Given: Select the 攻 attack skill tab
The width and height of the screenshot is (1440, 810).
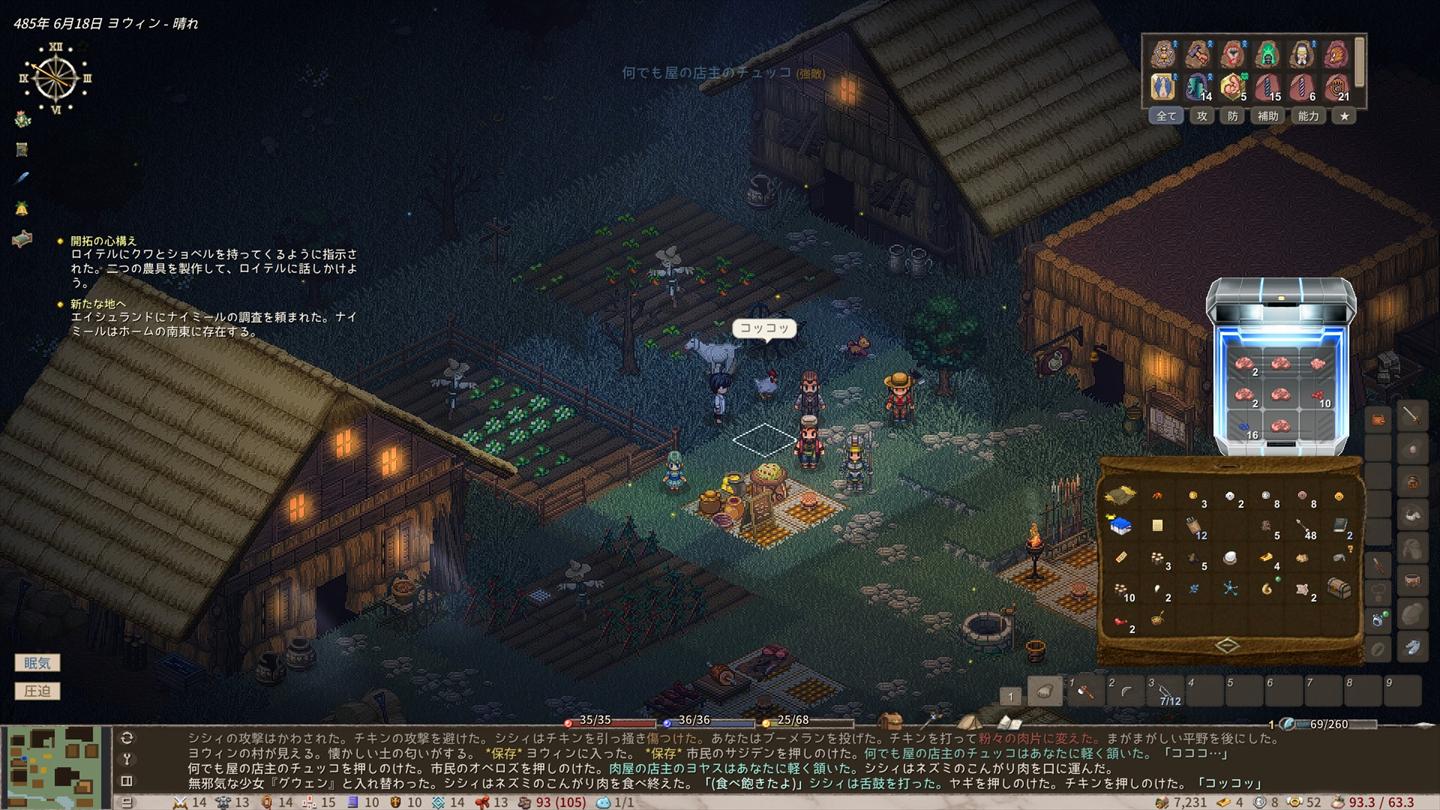Looking at the screenshot, I should coord(1203,116).
